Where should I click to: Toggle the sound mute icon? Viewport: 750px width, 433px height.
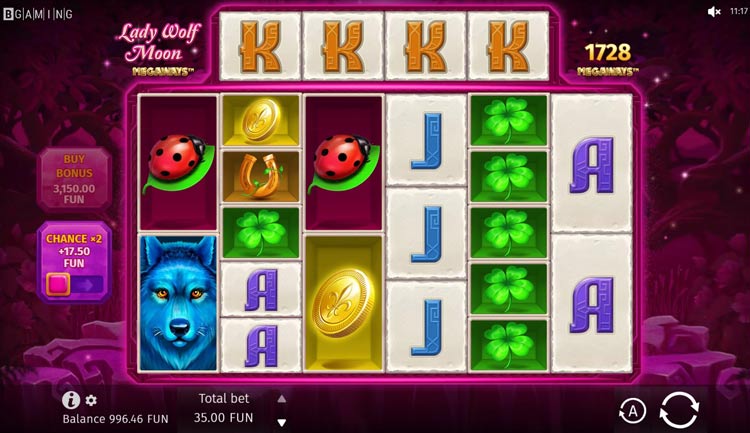[x=714, y=12]
